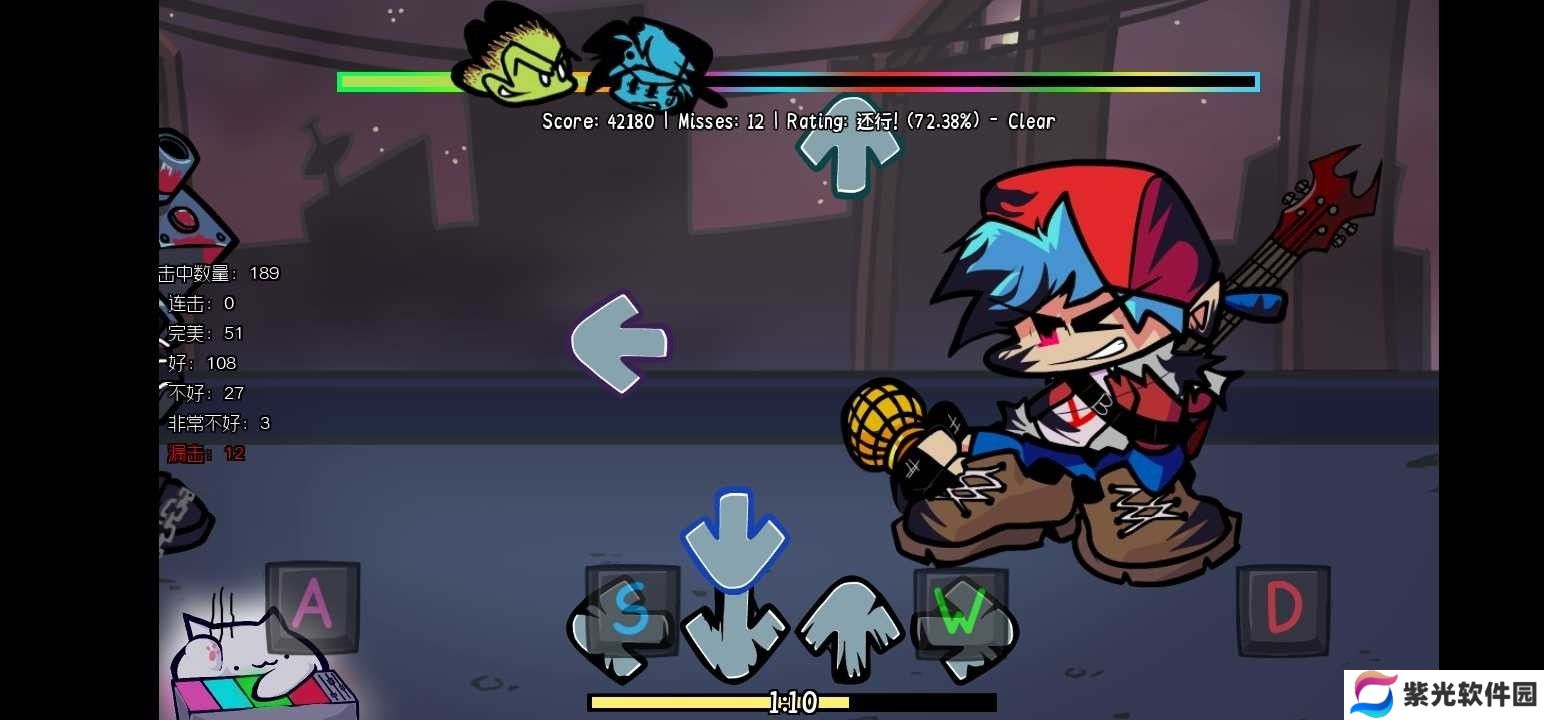The width and height of the screenshot is (1544, 720).
Task: Tap the blue S key button
Action: (x=631, y=610)
